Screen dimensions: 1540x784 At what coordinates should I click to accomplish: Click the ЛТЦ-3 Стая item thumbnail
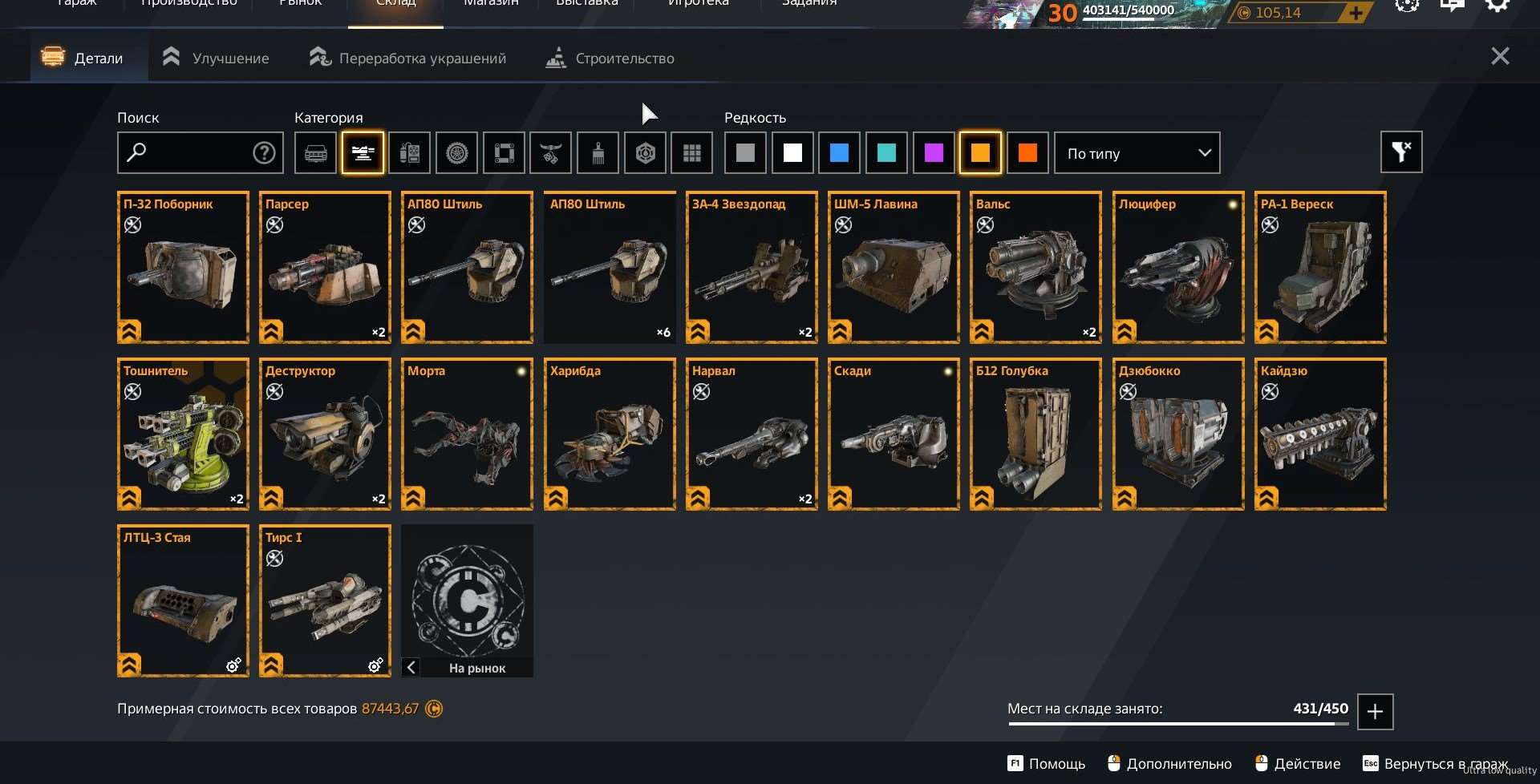183,601
